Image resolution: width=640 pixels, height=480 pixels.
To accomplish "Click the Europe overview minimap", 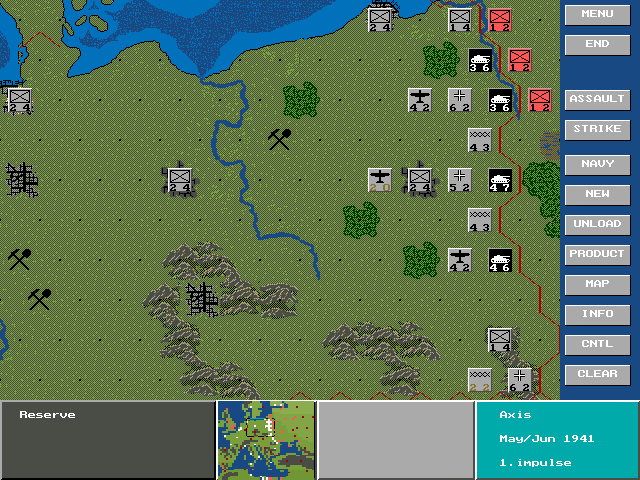I will 266,440.
